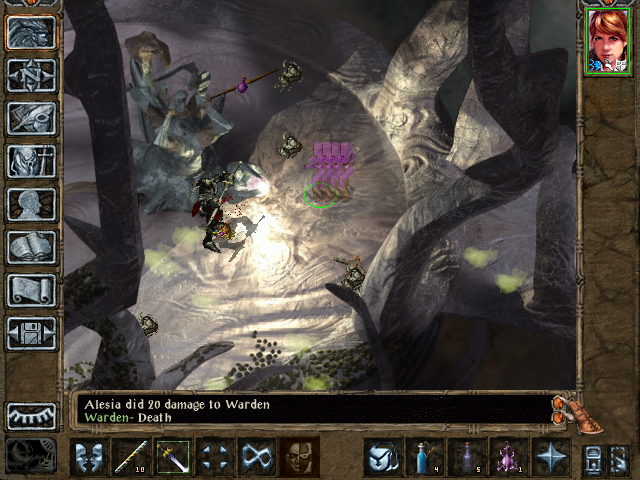The image size is (640, 480).
Task: Open the inventory screen
Action: pos(31,161)
